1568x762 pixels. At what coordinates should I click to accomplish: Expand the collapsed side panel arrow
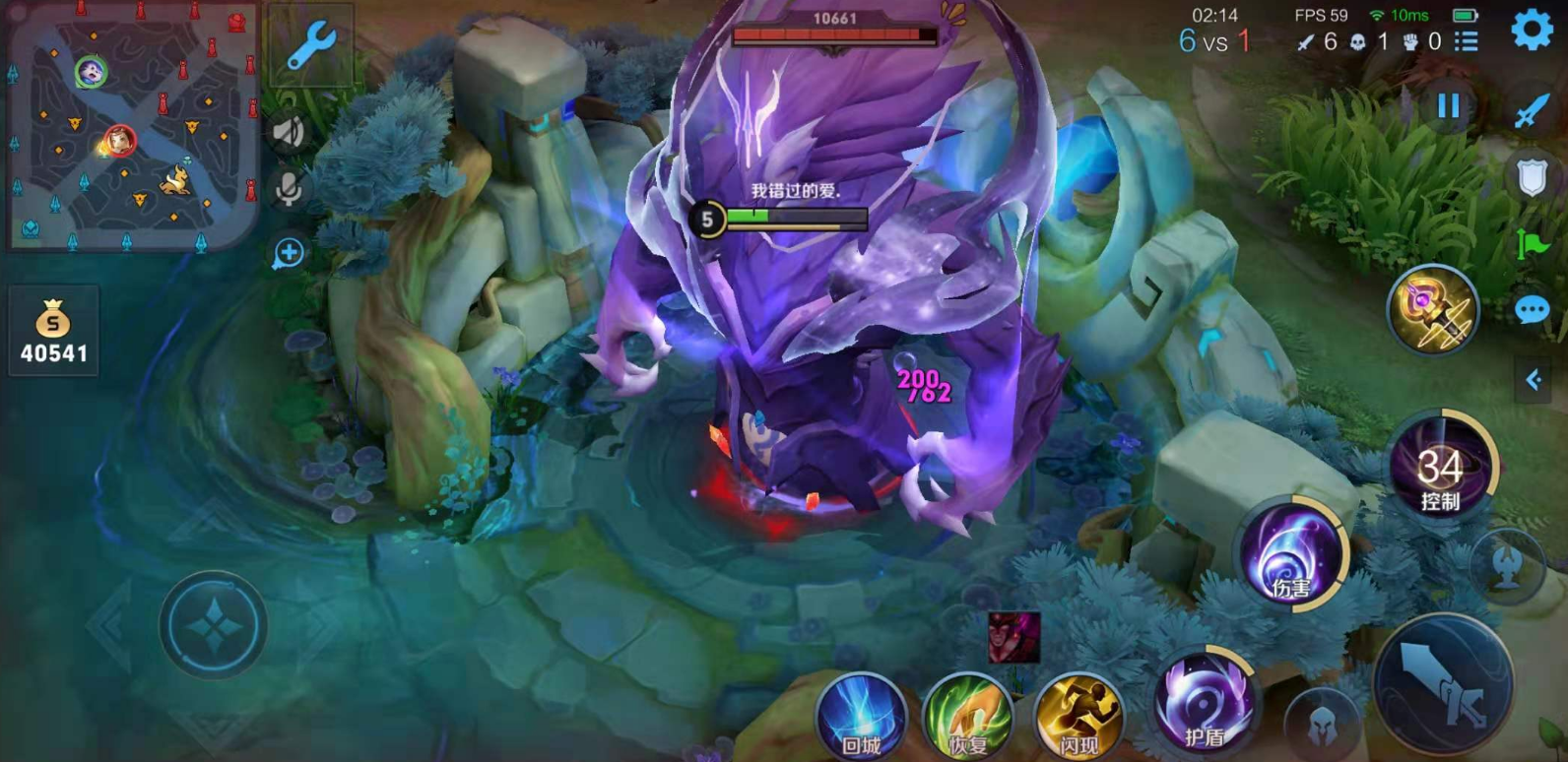[1534, 380]
